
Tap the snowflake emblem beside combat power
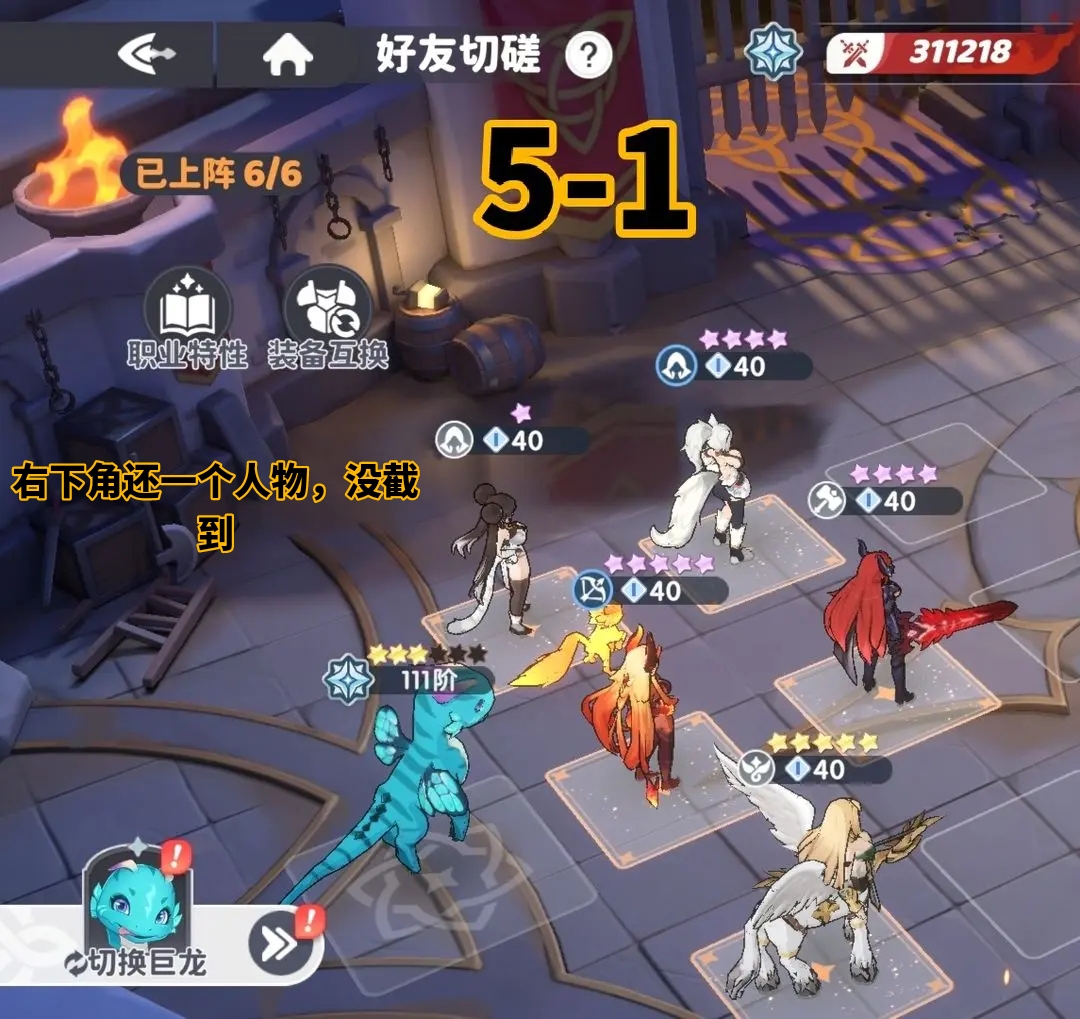[775, 53]
